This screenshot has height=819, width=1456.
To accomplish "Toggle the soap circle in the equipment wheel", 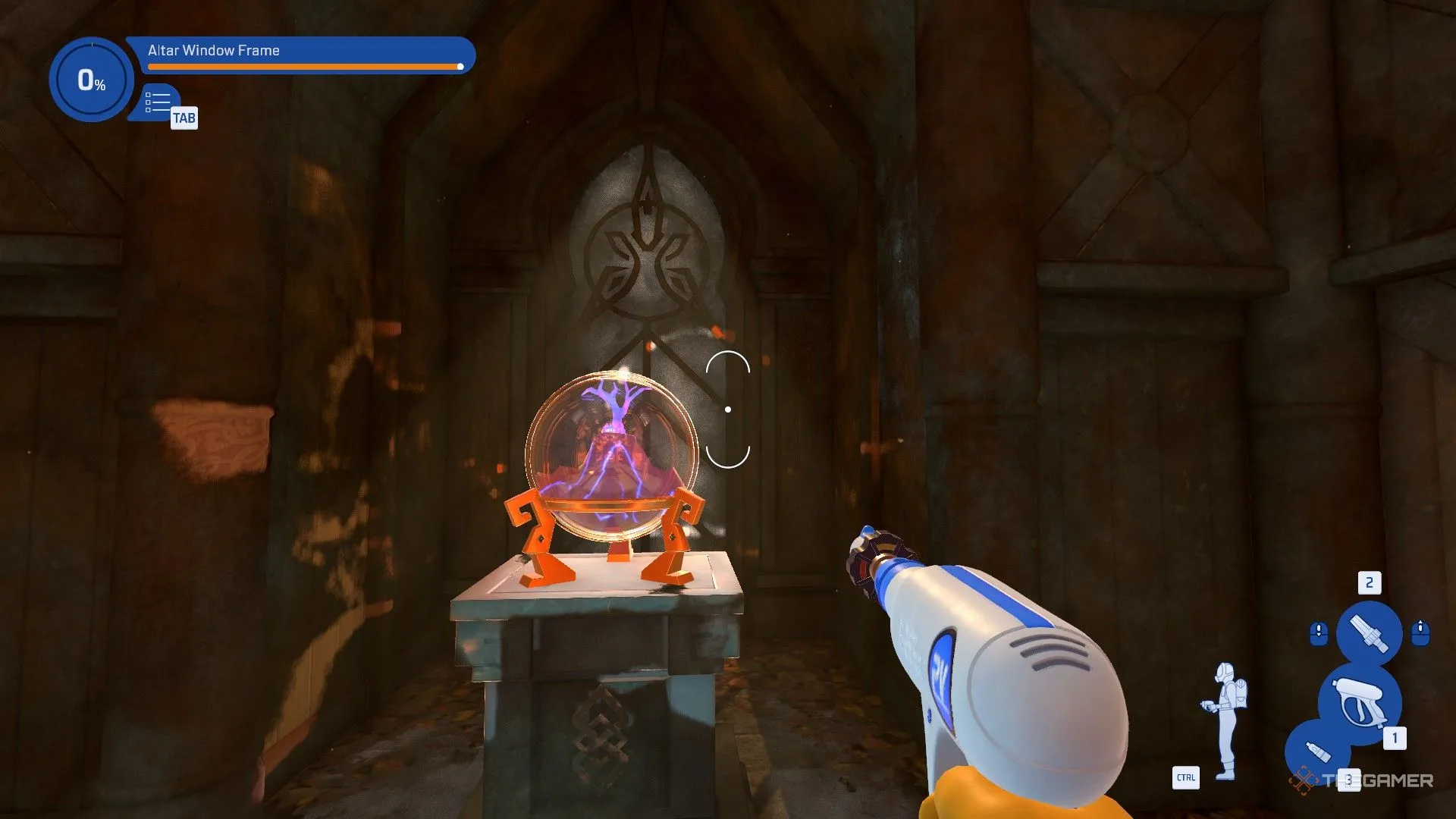I will 1317,752.
